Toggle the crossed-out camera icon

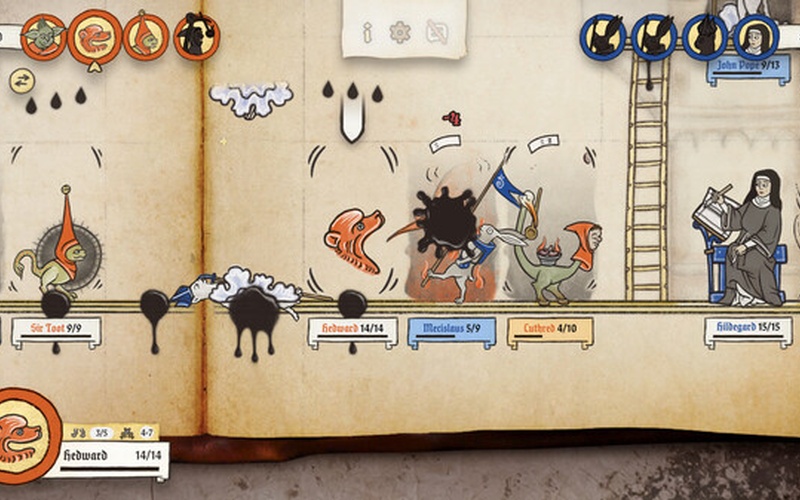[x=437, y=33]
